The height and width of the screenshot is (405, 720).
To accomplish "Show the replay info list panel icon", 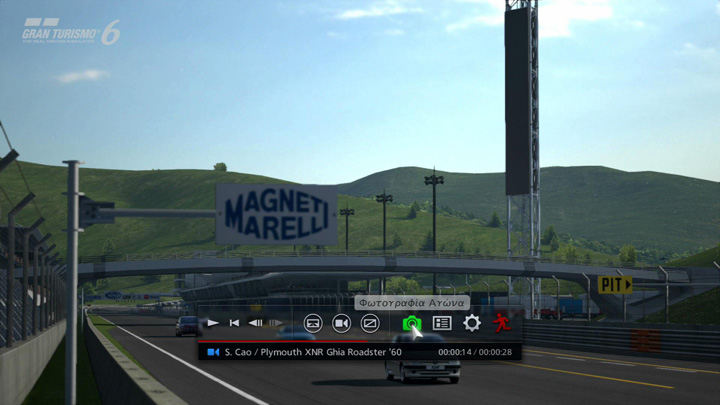I will coord(442,323).
